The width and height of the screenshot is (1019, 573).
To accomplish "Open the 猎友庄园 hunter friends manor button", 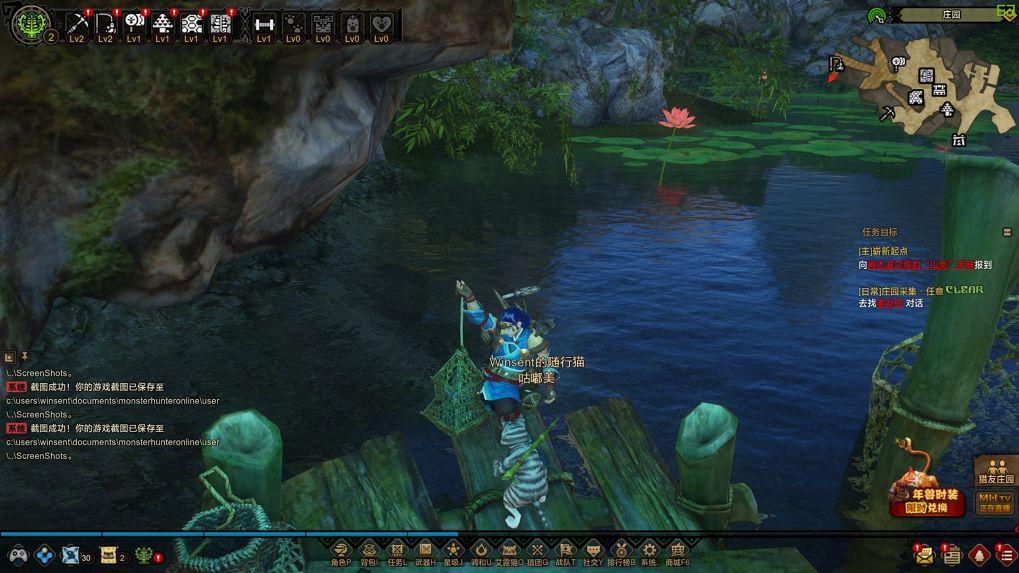I will 995,471.
